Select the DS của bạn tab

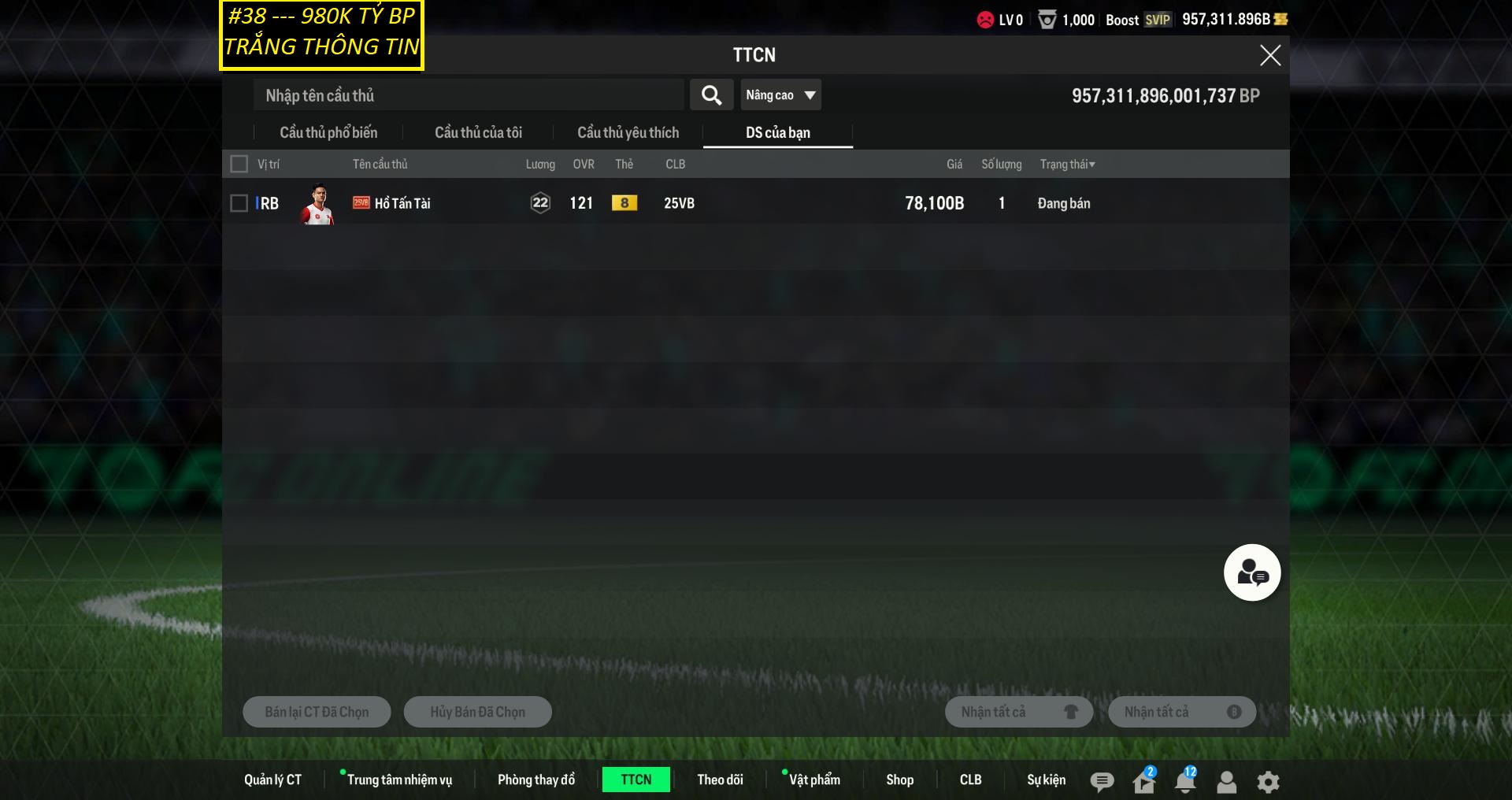777,133
